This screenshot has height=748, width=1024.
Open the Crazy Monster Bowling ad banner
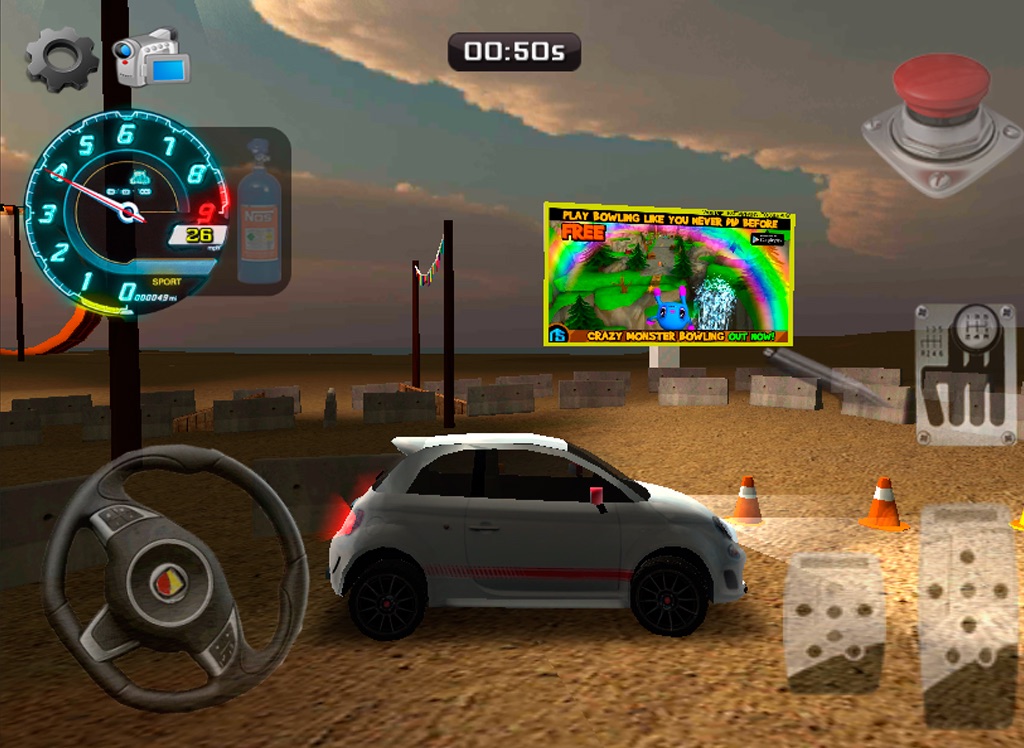coord(669,274)
